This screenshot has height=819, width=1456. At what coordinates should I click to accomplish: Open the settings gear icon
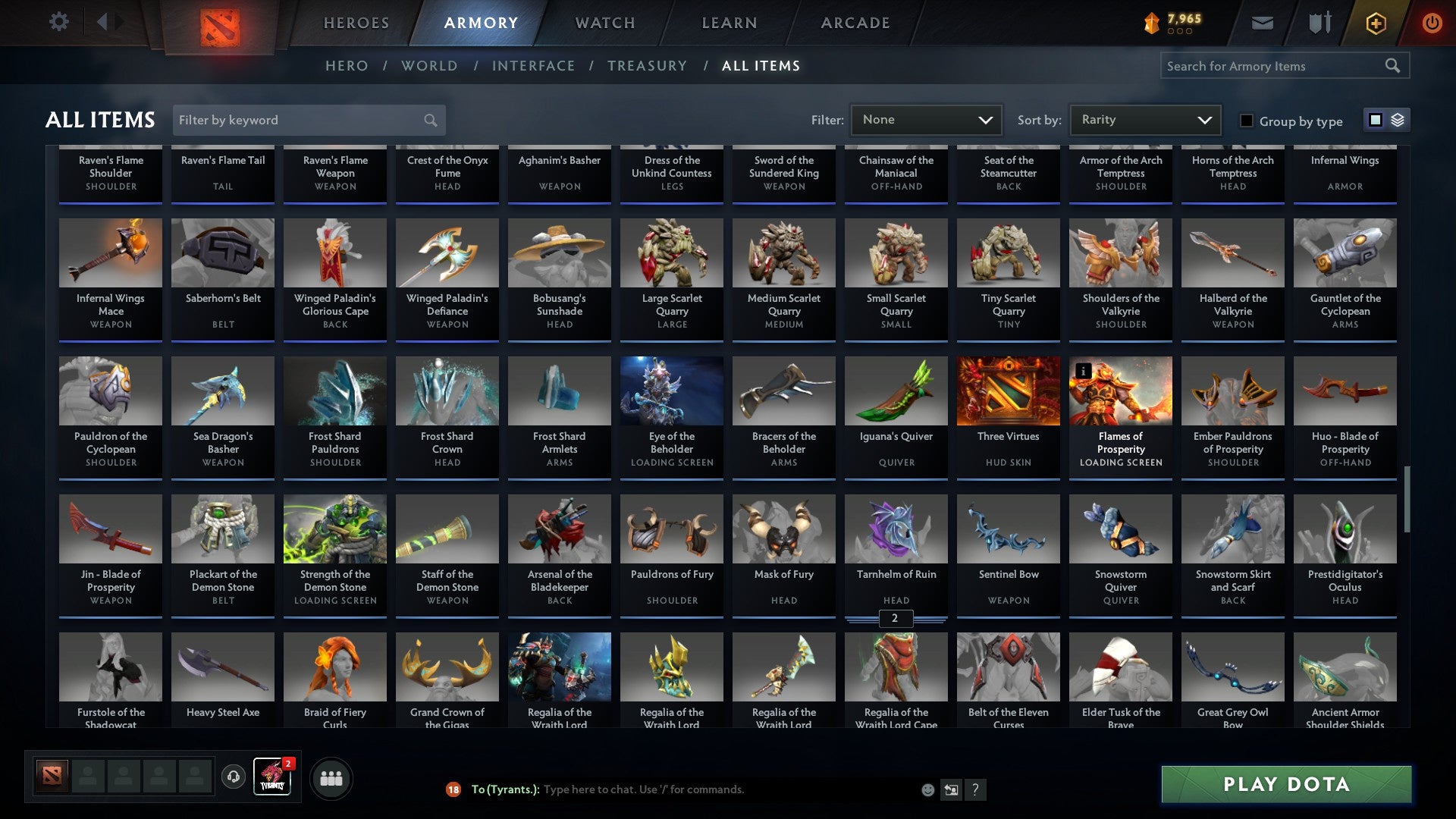(58, 23)
